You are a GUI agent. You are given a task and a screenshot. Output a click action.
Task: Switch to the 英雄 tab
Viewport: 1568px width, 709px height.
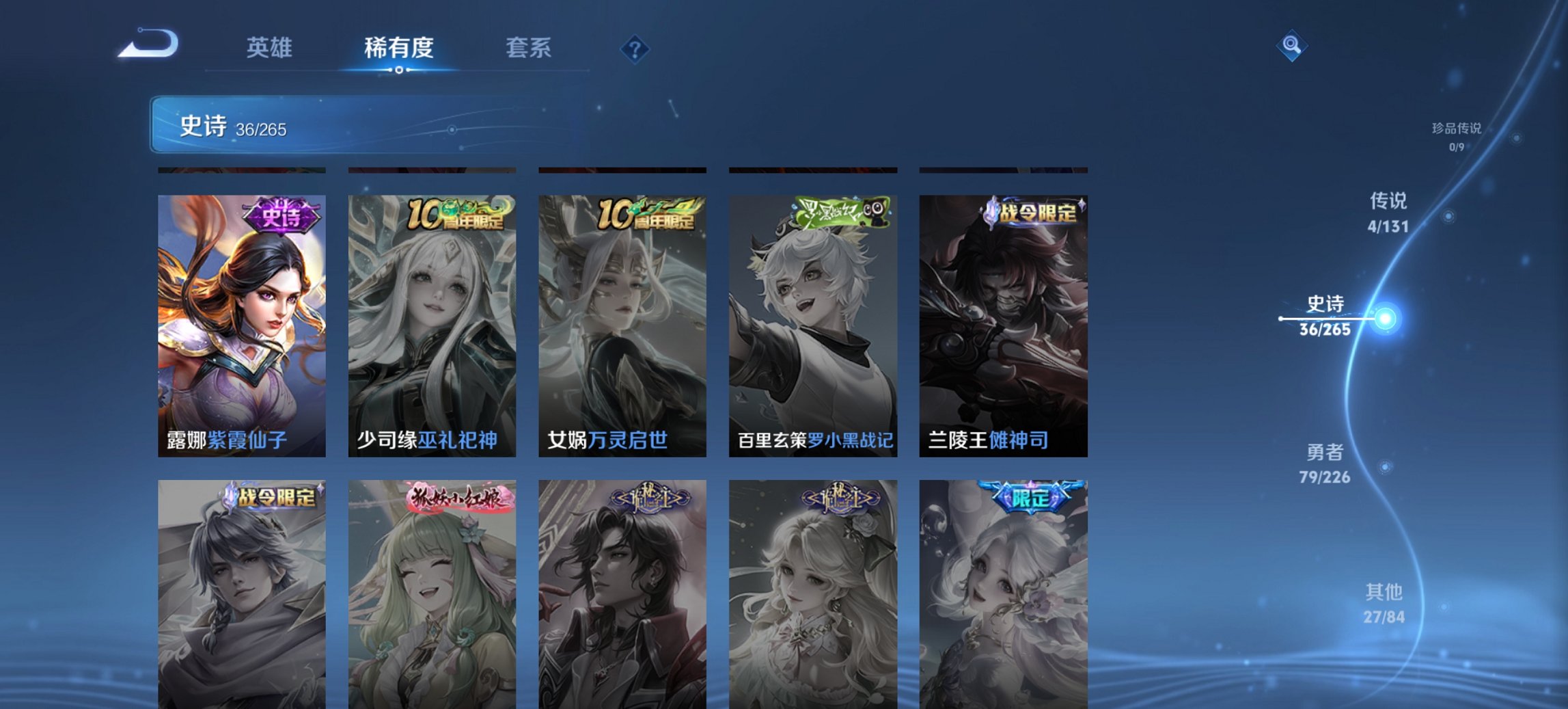(x=271, y=48)
